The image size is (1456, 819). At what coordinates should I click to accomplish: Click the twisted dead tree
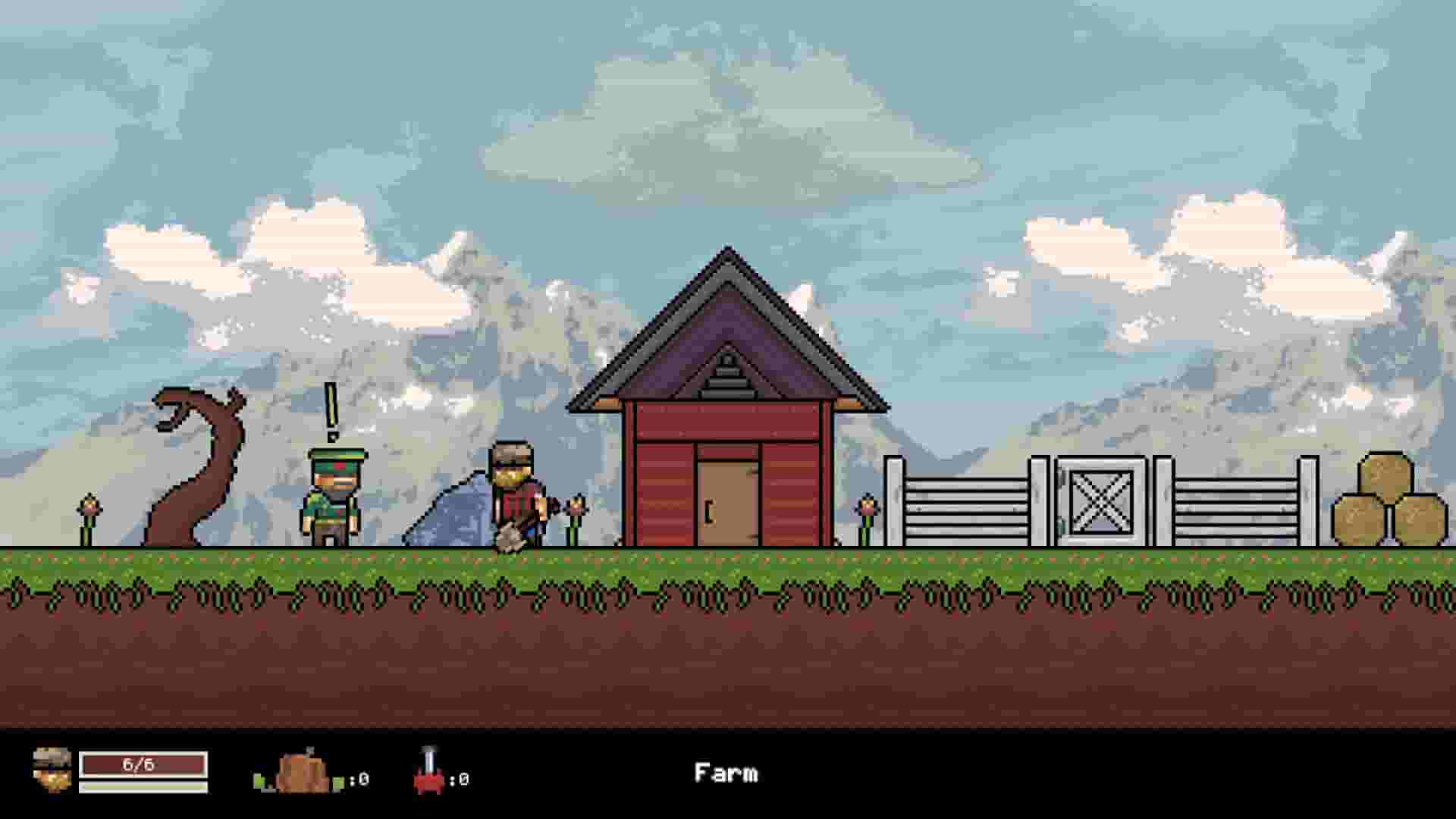[193, 470]
